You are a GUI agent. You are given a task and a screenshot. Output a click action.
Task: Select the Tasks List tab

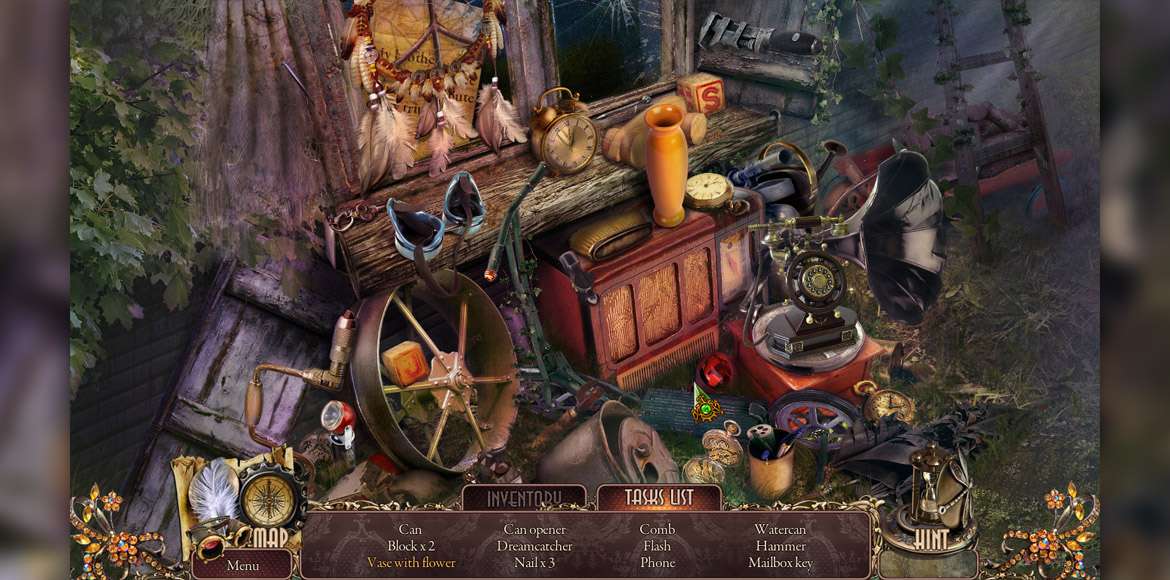tap(659, 498)
